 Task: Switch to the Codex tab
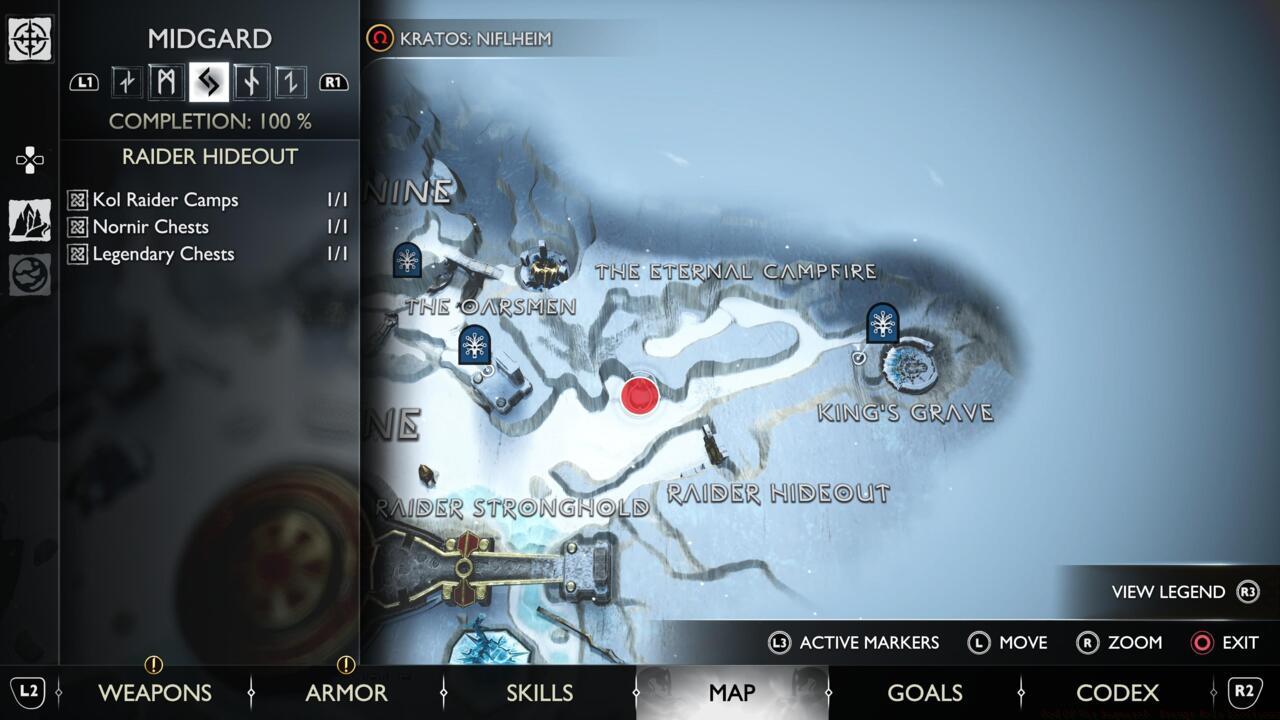(1117, 692)
